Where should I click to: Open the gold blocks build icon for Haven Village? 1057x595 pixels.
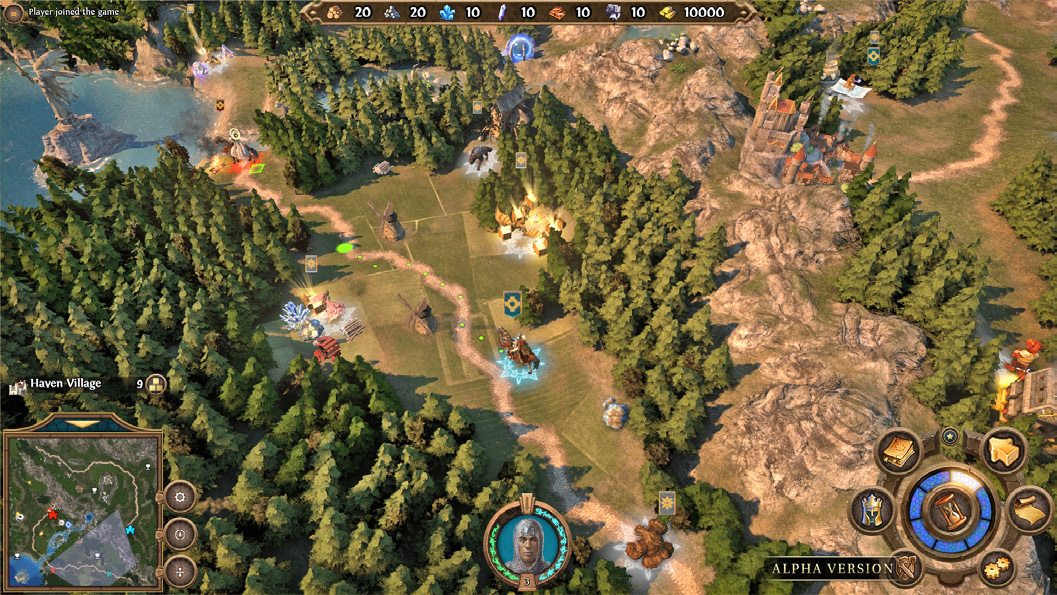156,383
